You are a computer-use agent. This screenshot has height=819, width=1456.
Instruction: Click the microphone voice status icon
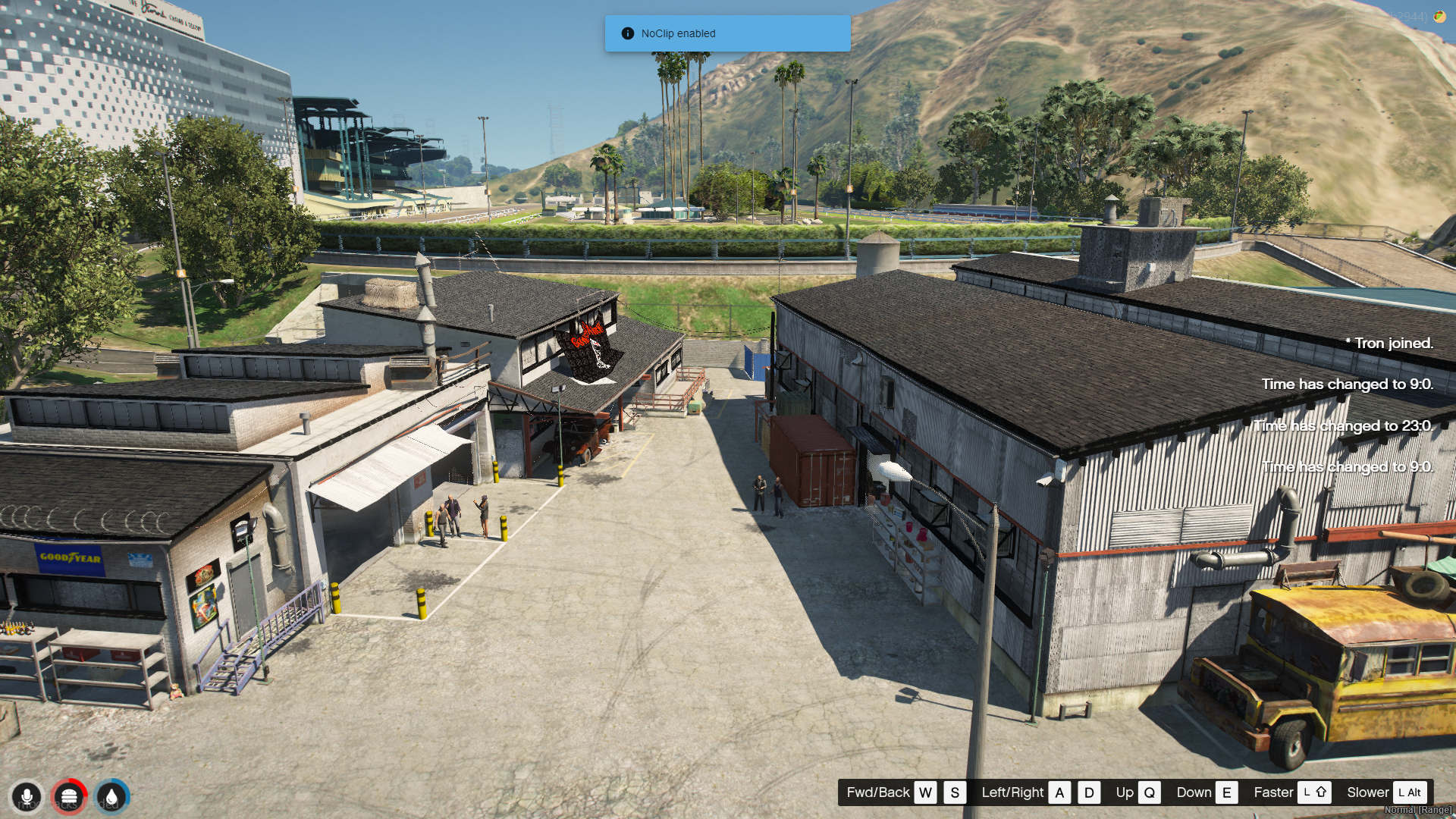click(27, 797)
